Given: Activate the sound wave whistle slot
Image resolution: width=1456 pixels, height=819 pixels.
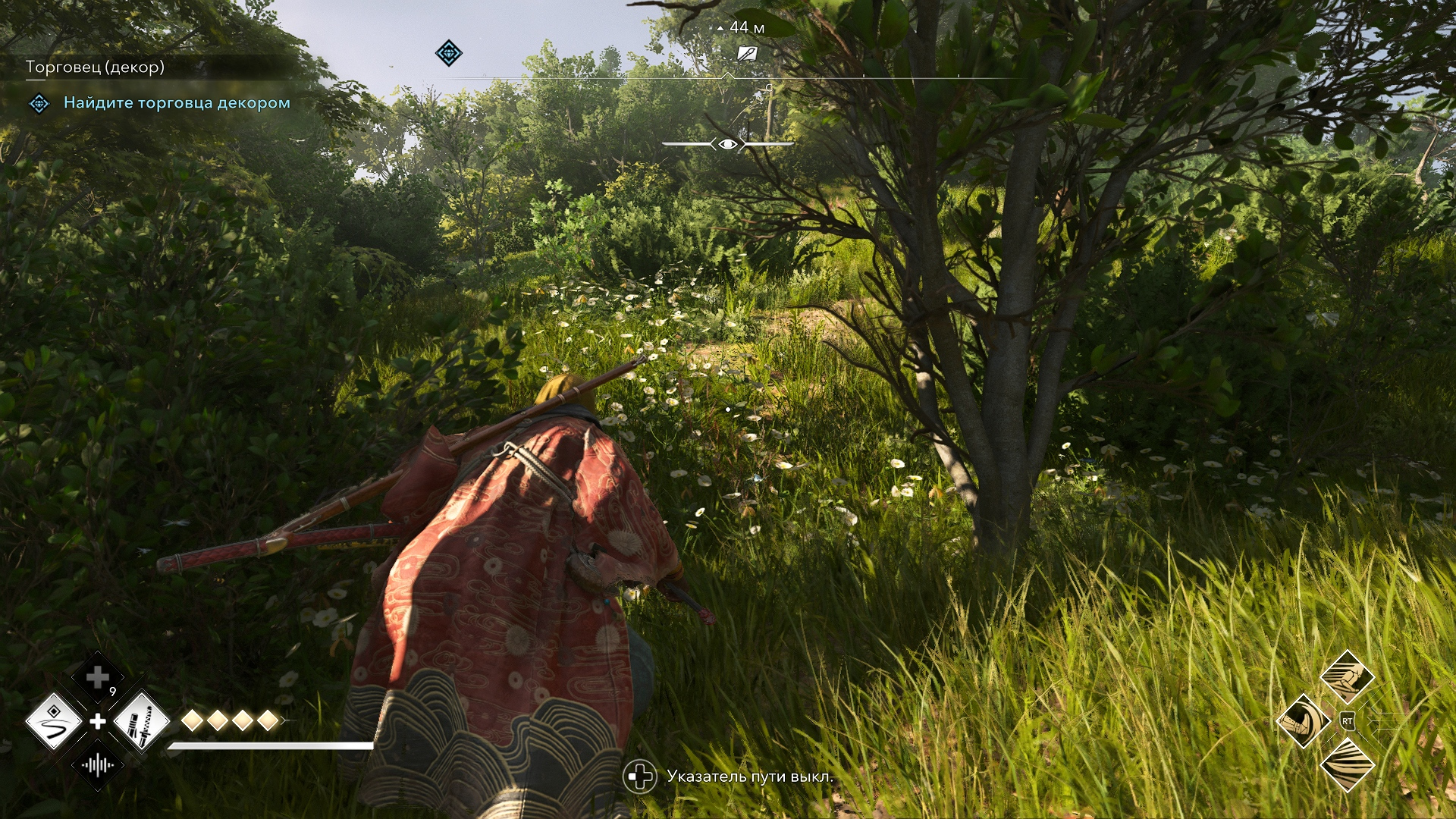Looking at the screenshot, I should [98, 764].
